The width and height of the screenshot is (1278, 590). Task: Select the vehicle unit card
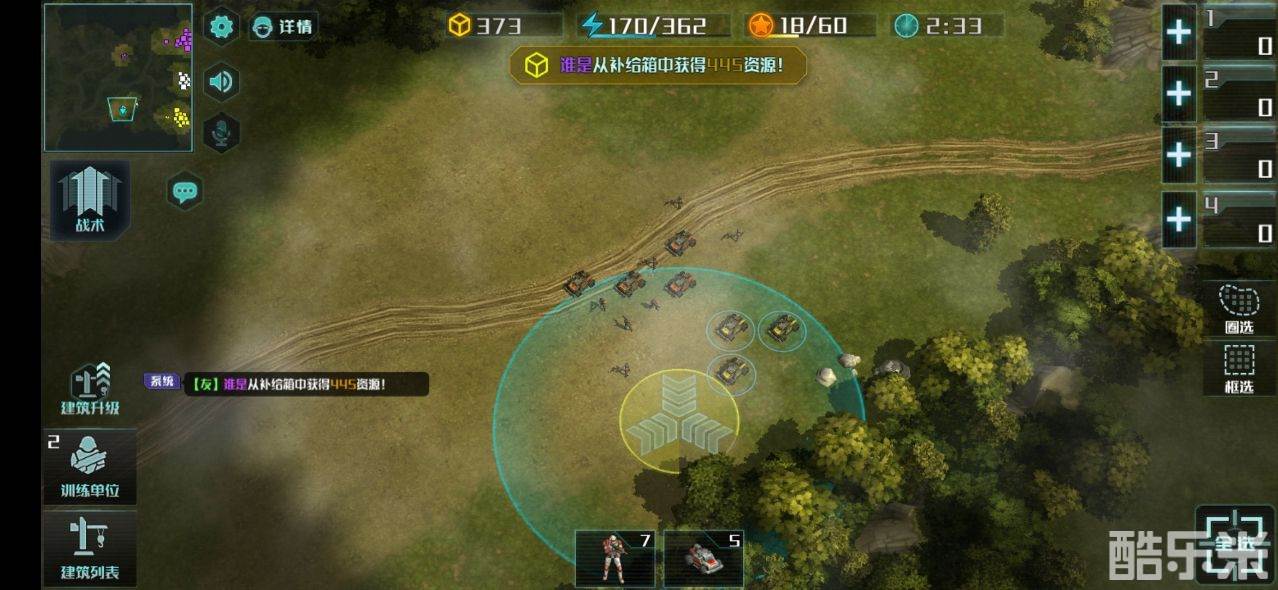point(703,558)
